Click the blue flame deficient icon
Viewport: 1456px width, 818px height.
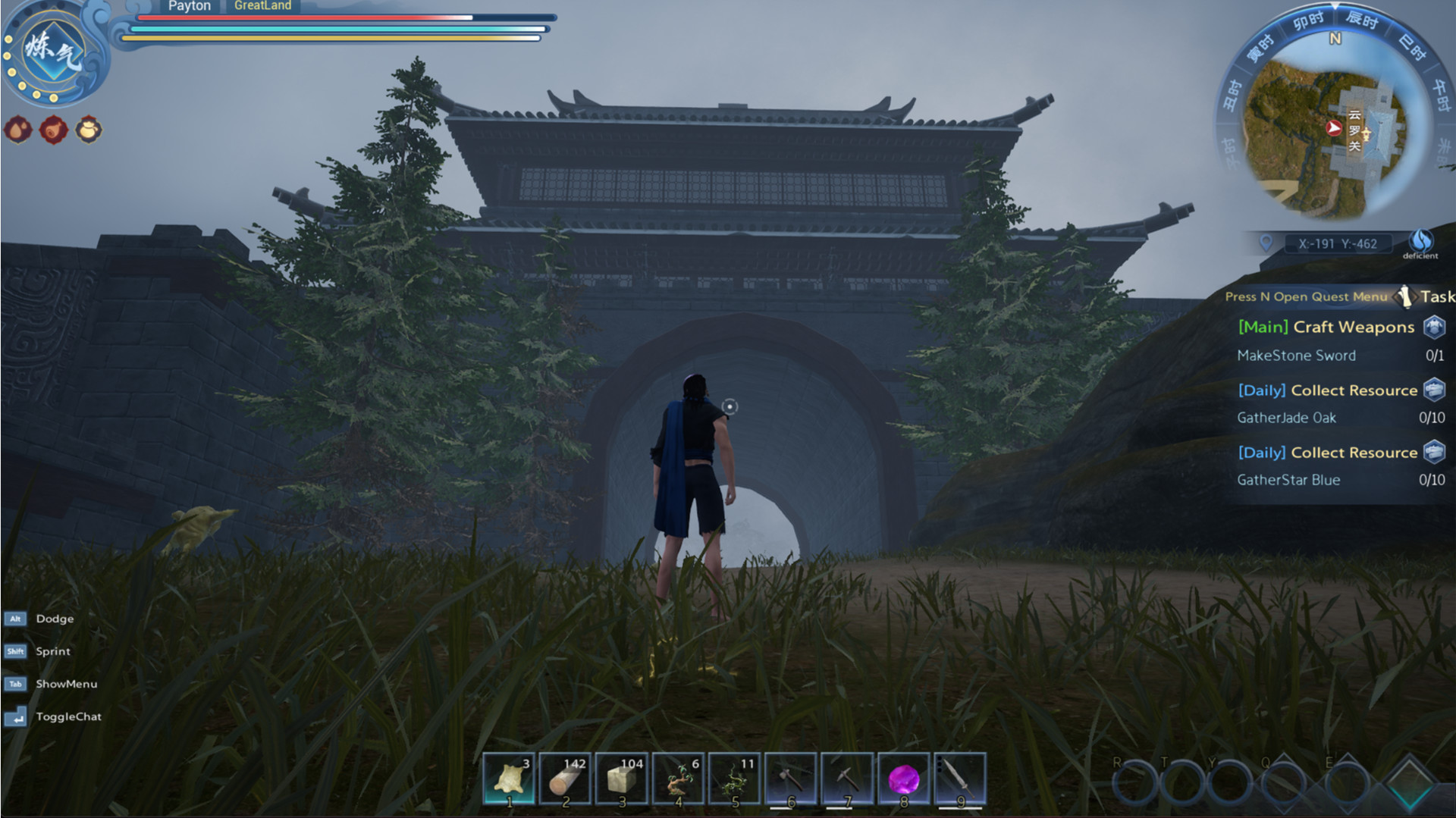coord(1420,242)
